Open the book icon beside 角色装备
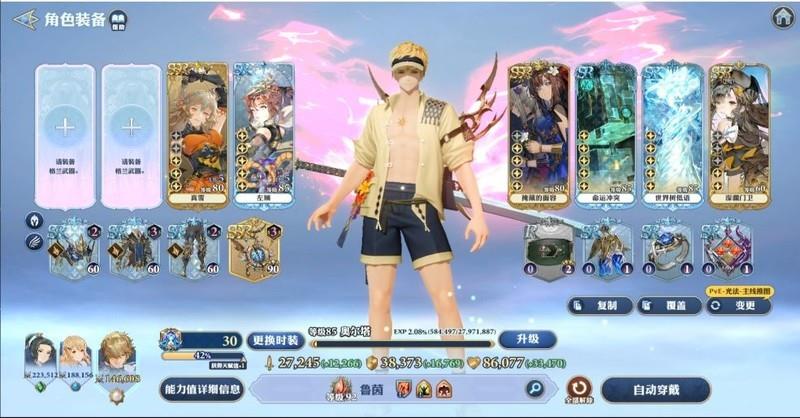 [x=118, y=19]
